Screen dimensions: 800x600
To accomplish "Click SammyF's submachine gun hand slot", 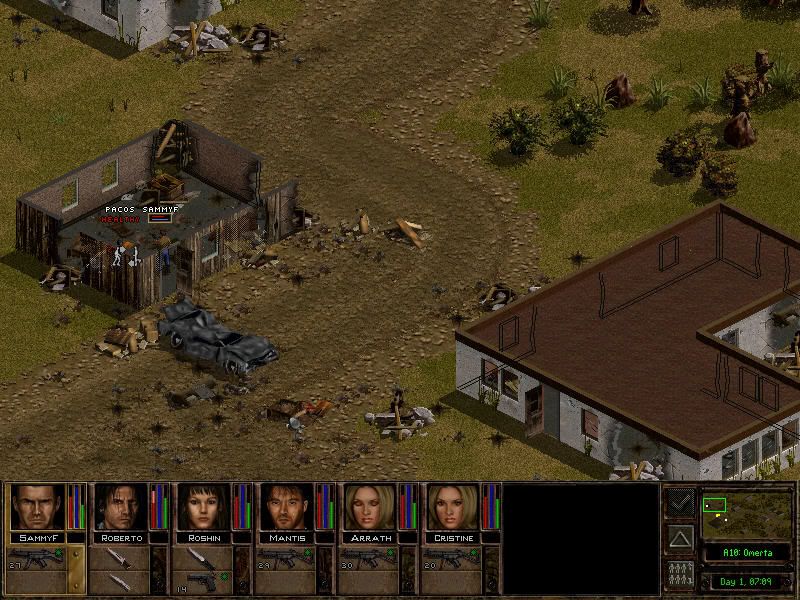I will click(37, 557).
